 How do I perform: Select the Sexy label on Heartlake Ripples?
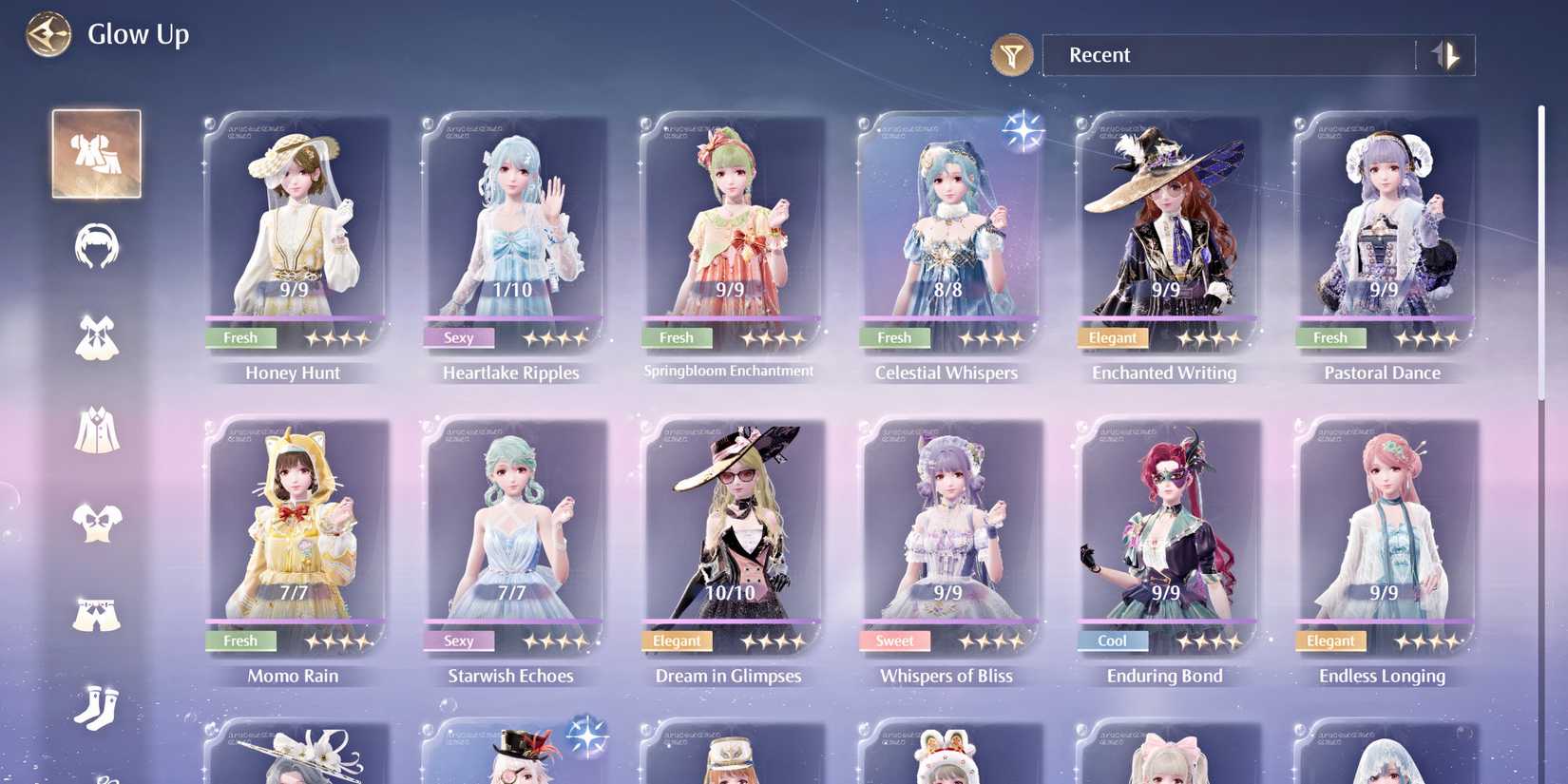point(459,337)
